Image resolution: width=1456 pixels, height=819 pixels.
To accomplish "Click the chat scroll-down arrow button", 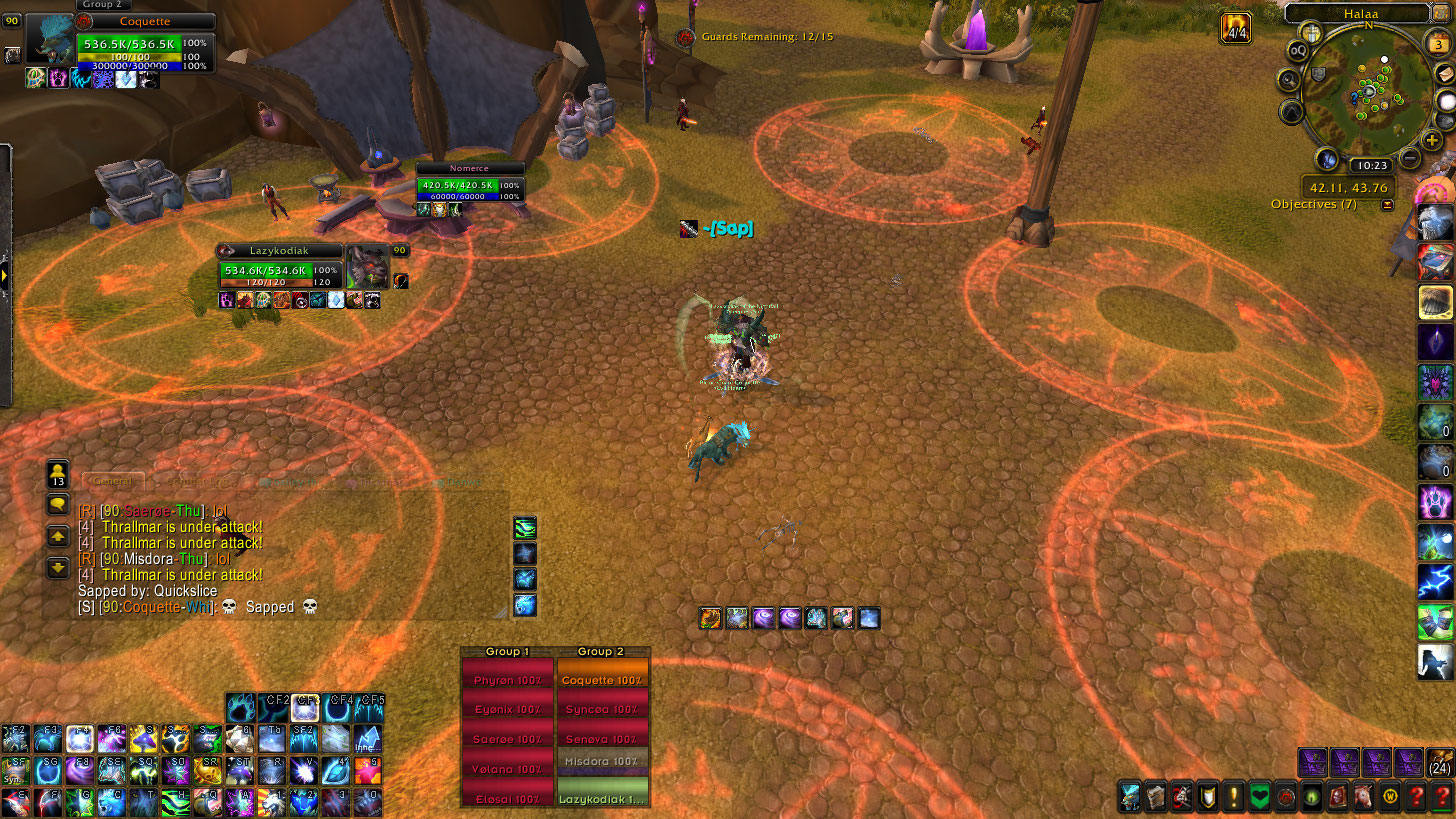I will tap(58, 567).
